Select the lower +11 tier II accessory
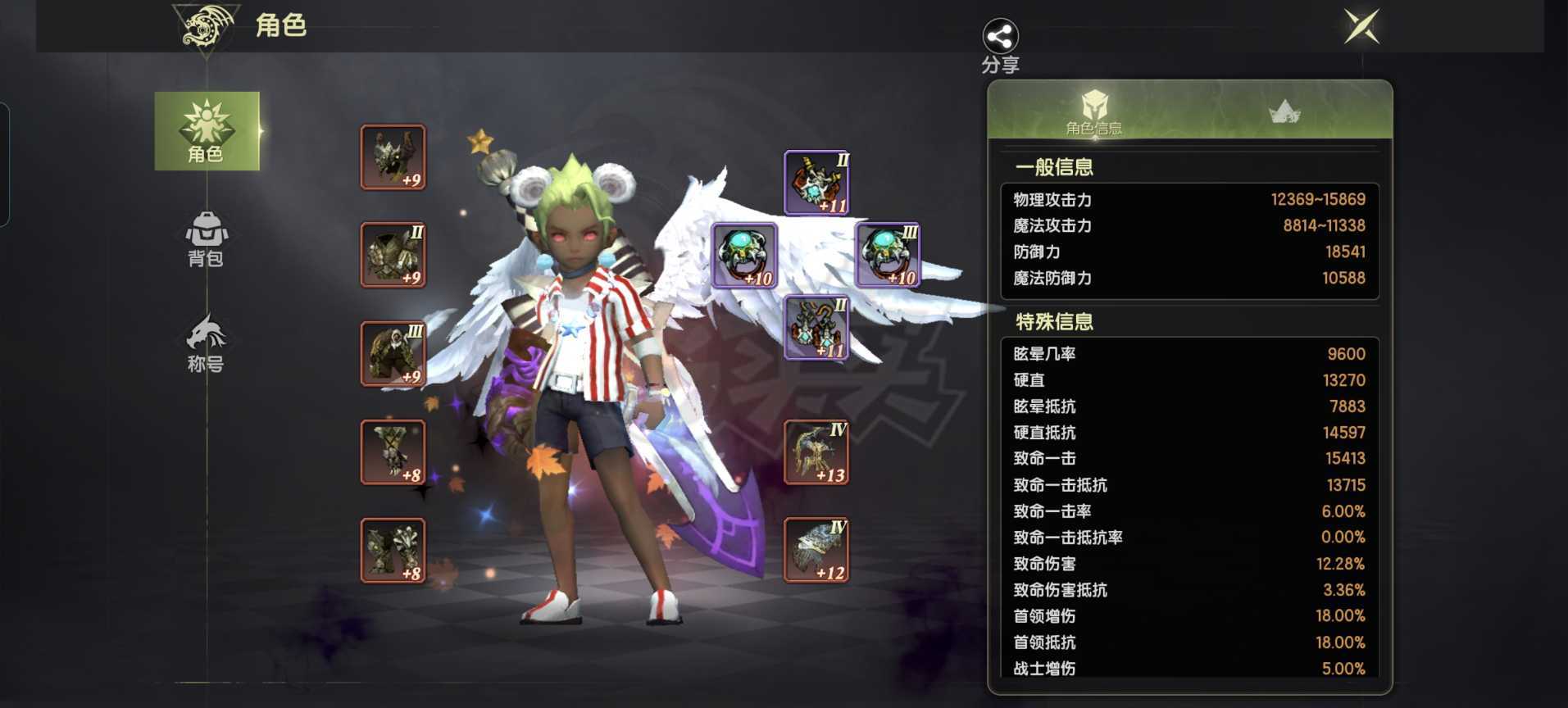This screenshot has height=708, width=1568. [816, 329]
